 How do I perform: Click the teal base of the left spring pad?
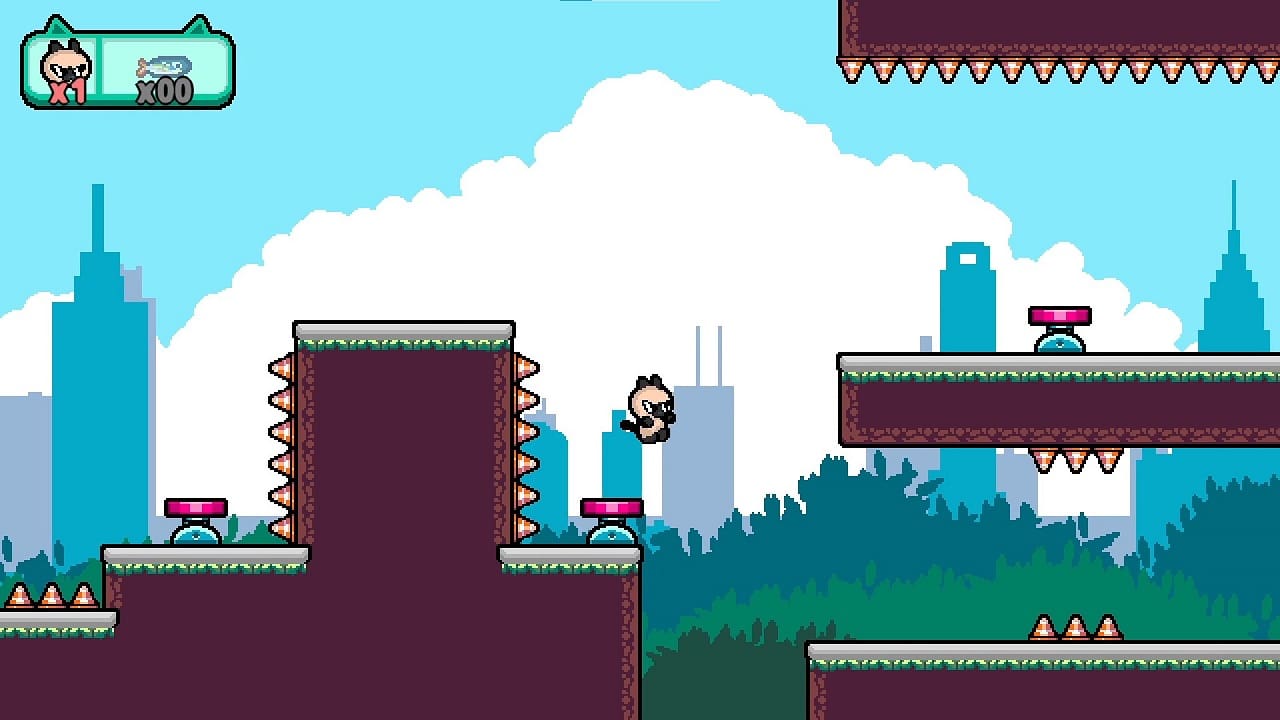point(194,535)
